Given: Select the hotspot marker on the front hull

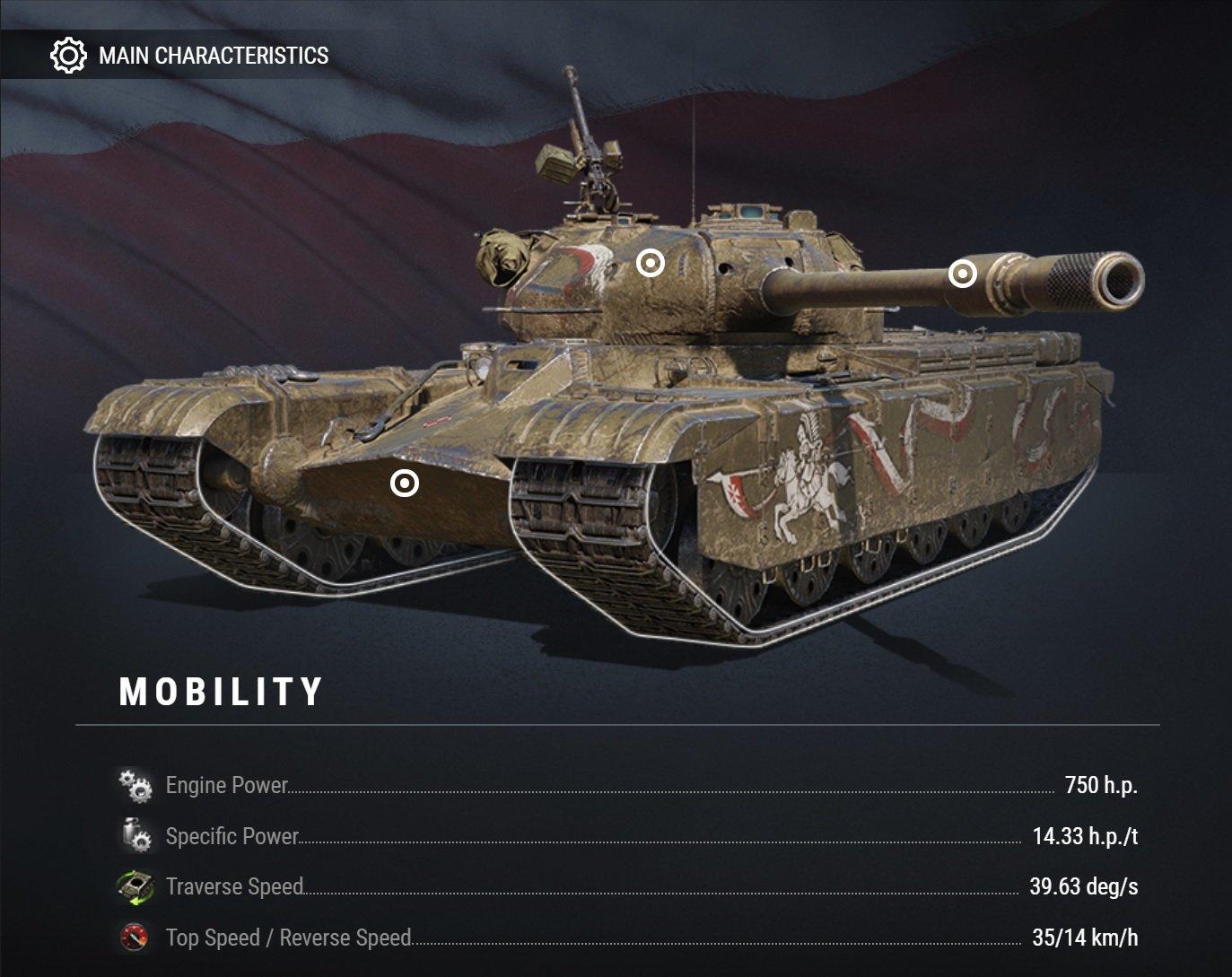Looking at the screenshot, I should (405, 484).
